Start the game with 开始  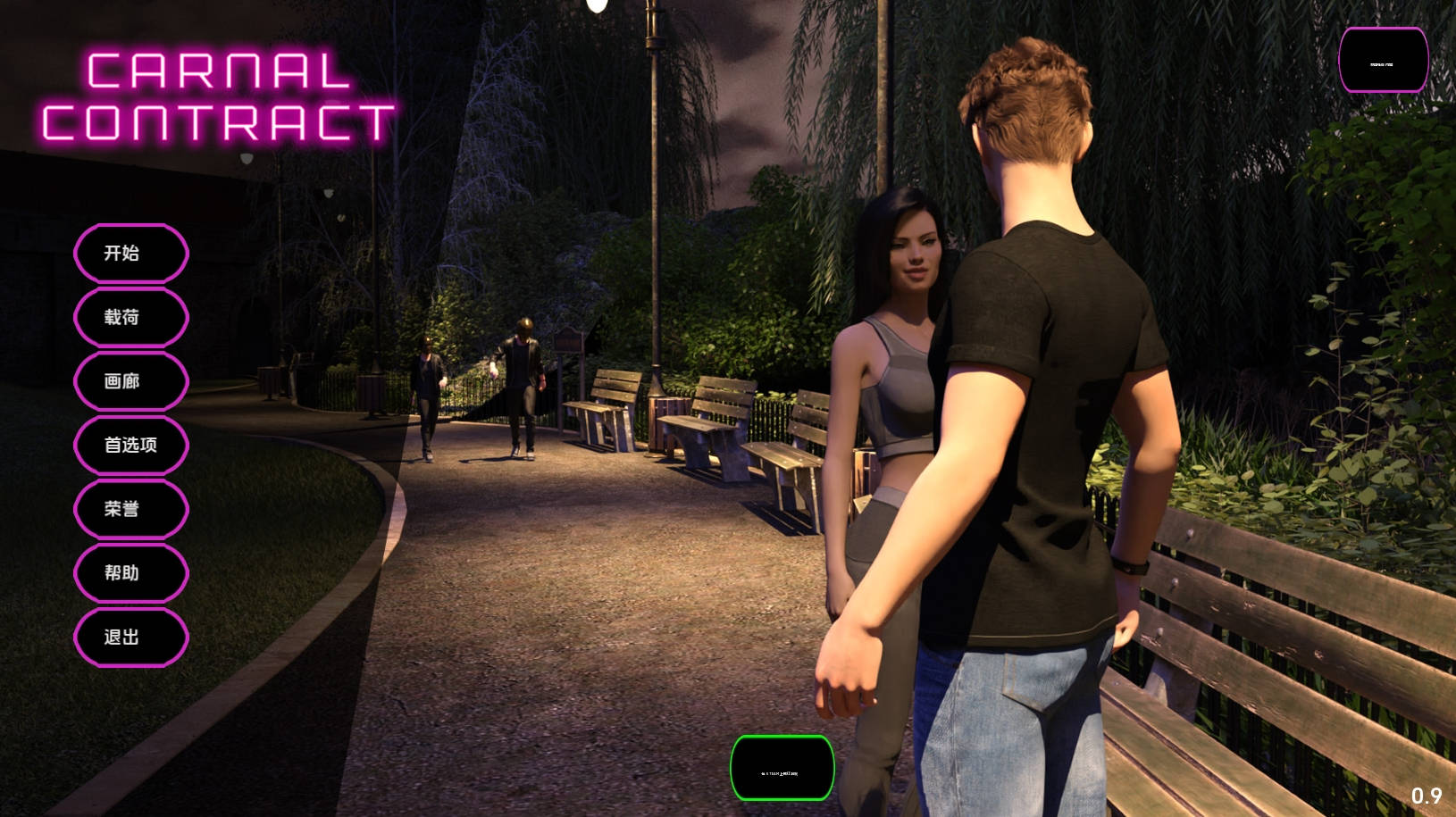point(130,254)
